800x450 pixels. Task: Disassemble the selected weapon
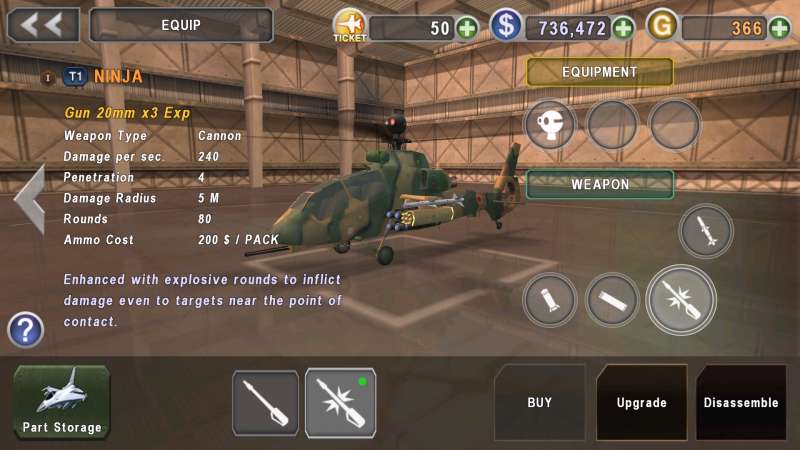click(x=741, y=402)
